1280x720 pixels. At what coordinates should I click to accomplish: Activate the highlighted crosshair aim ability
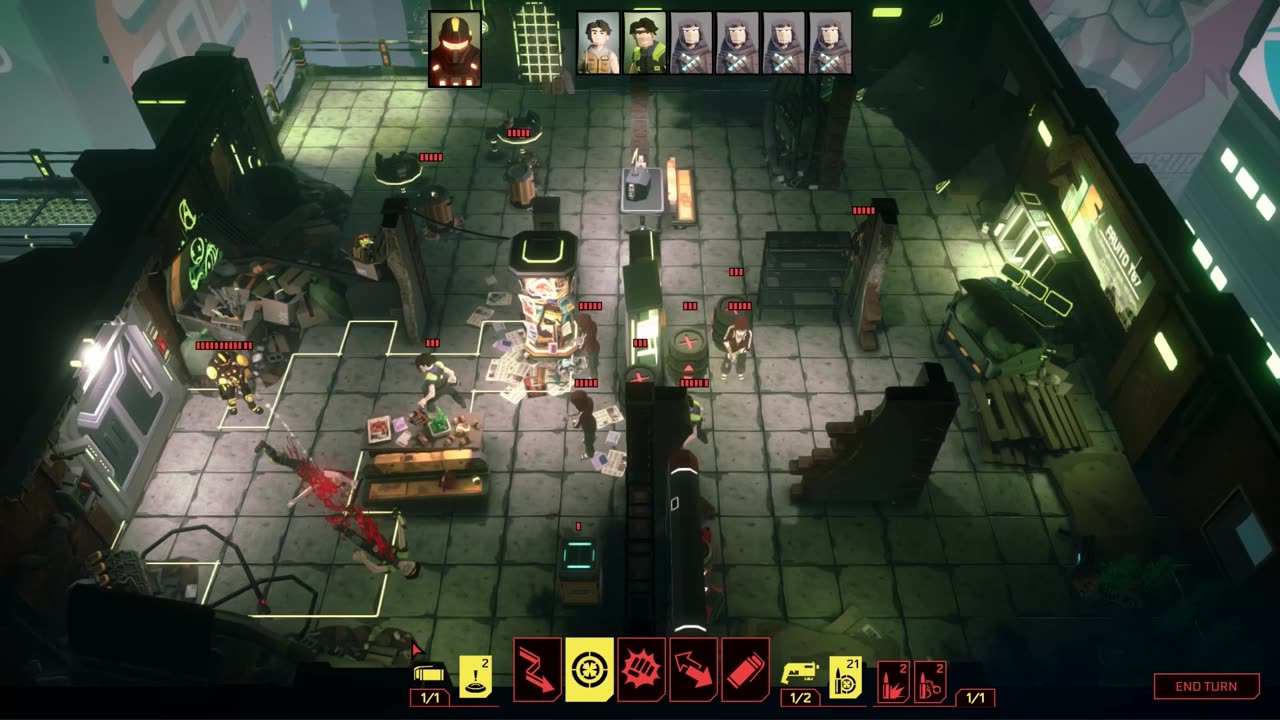[x=590, y=669]
